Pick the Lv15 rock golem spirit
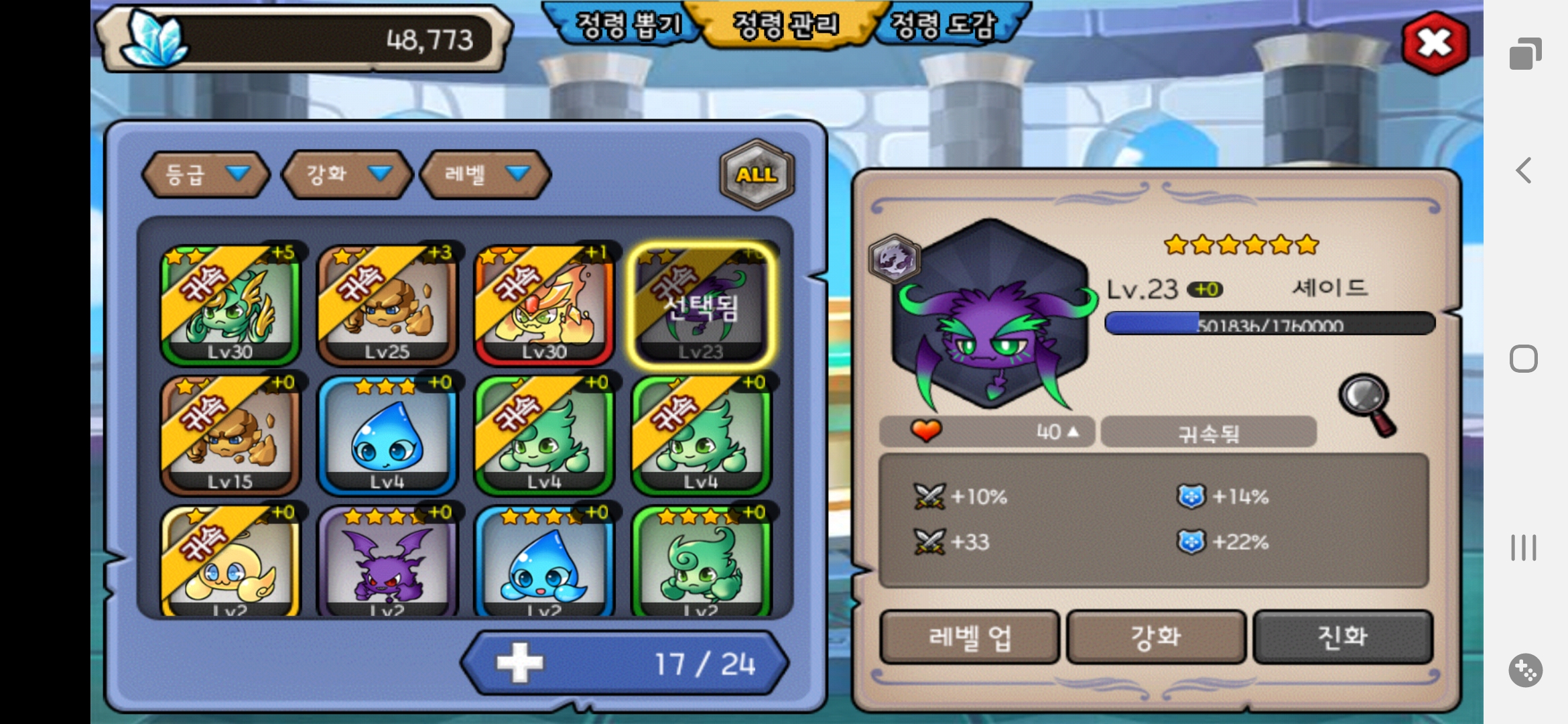 click(230, 434)
